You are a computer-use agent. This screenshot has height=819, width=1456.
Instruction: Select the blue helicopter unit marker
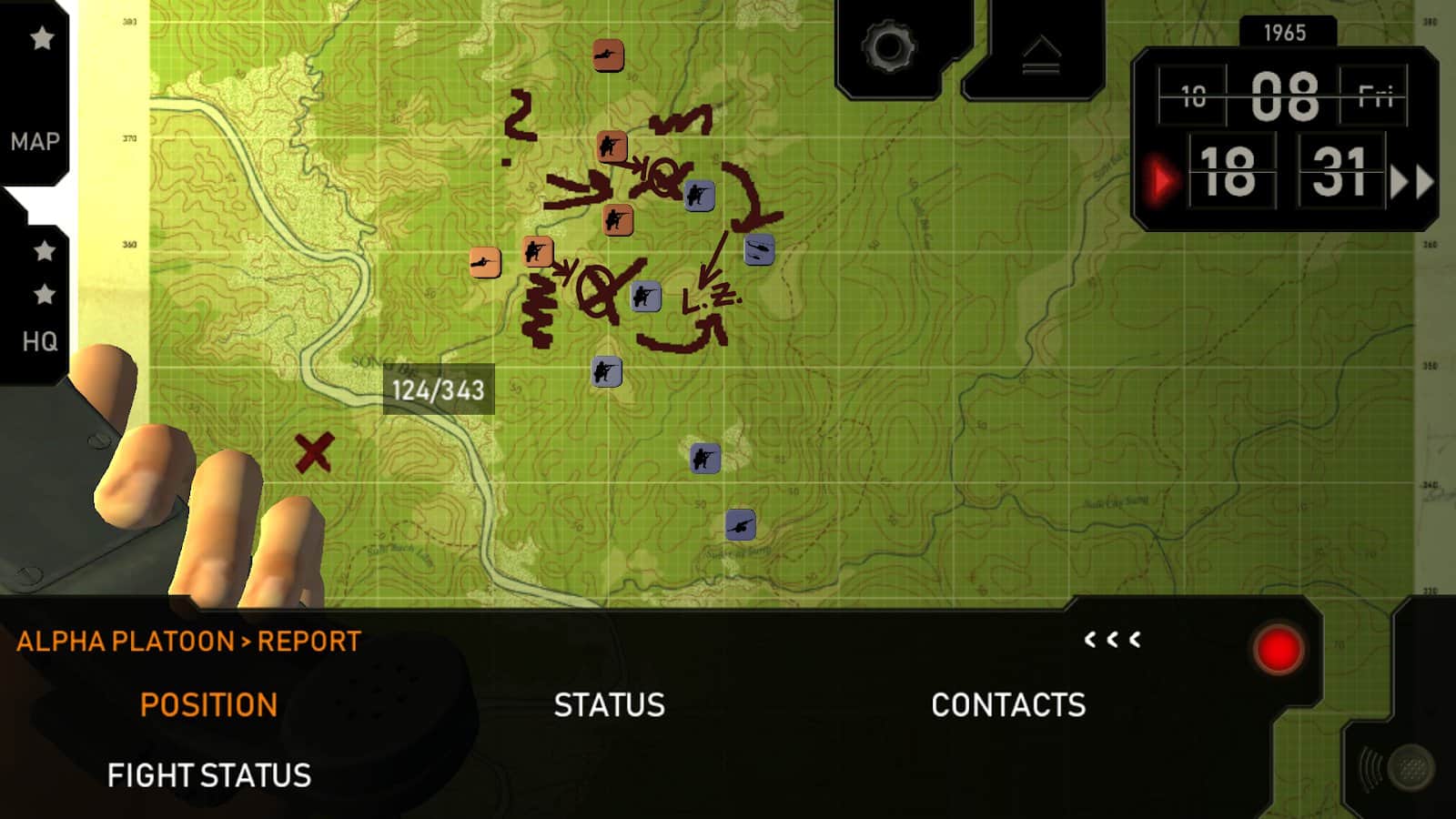click(x=759, y=249)
